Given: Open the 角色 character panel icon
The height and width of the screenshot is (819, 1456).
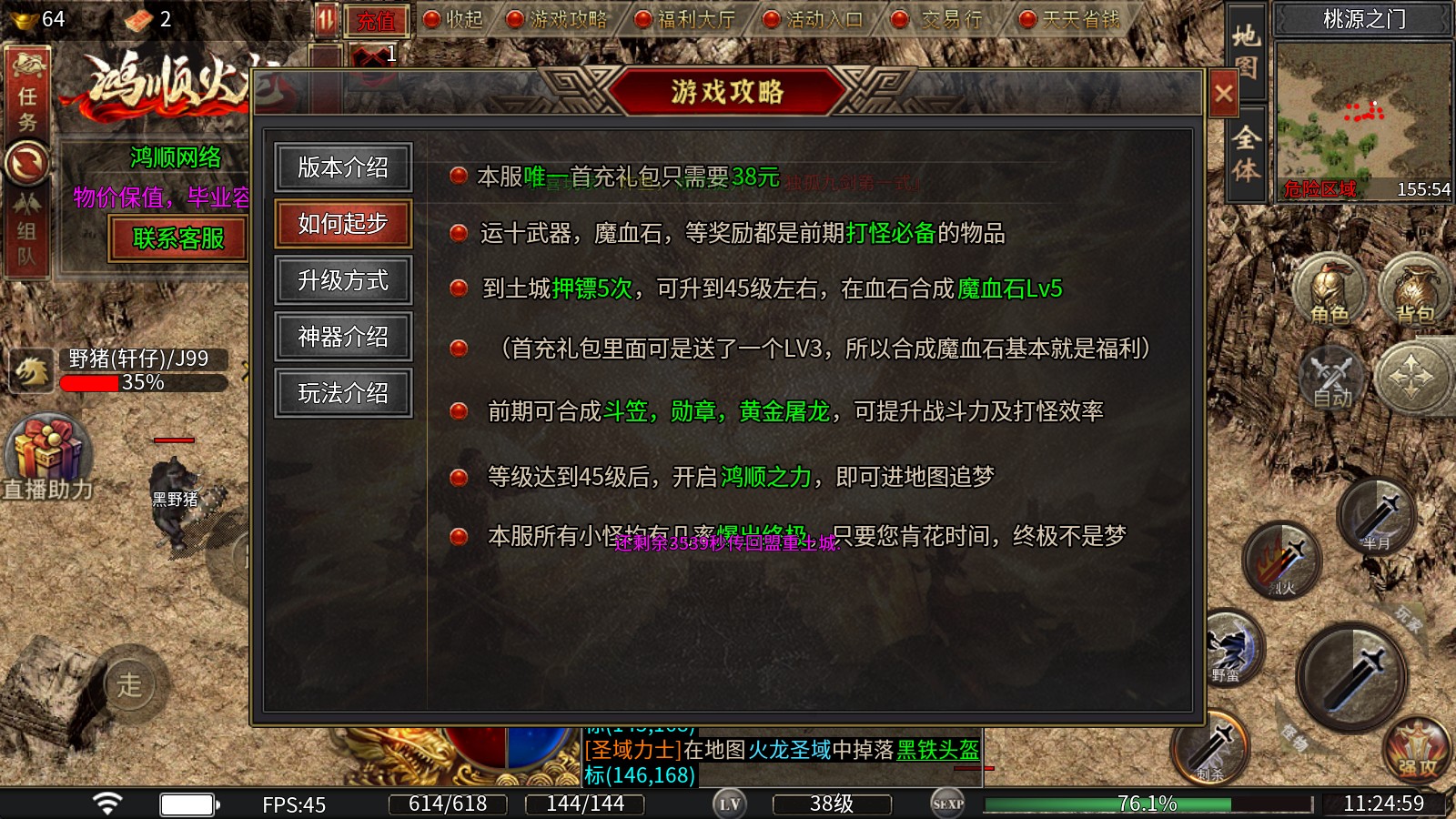Looking at the screenshot, I should click(1329, 291).
